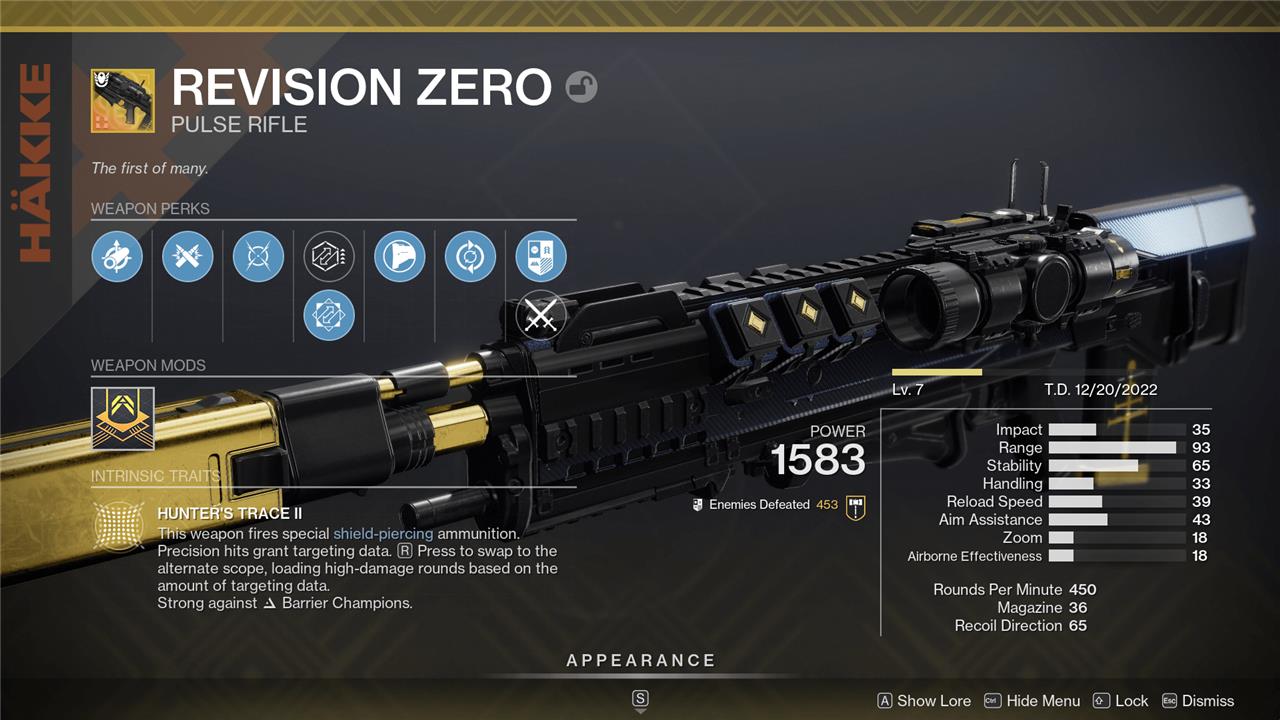This screenshot has height=720, width=1280.
Task: Inspect the crosshair starburst perk
Action: (258, 256)
